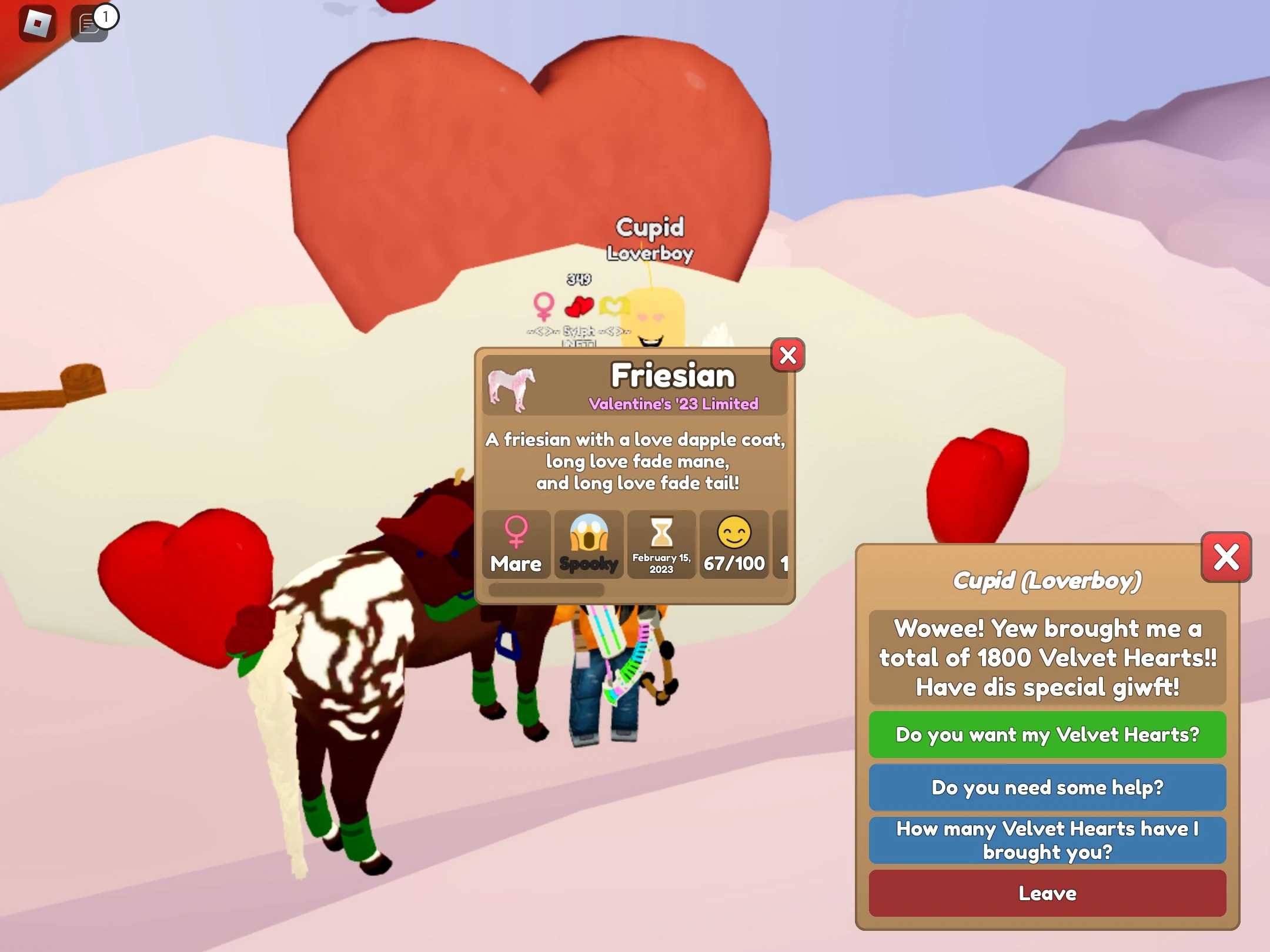
Task: Open the Roblox menu
Action: click(36, 24)
